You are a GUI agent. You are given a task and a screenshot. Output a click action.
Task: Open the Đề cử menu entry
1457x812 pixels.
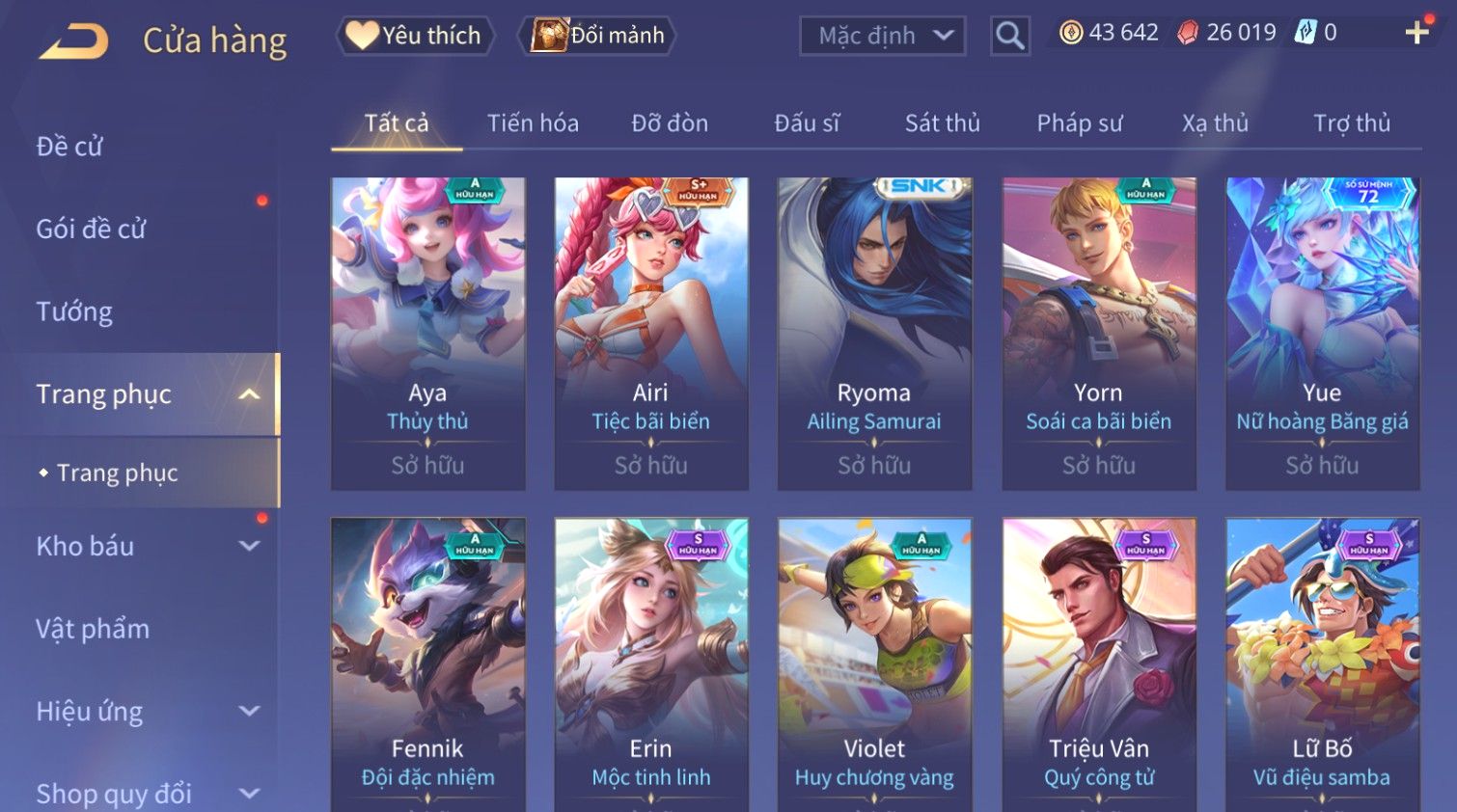(69, 147)
